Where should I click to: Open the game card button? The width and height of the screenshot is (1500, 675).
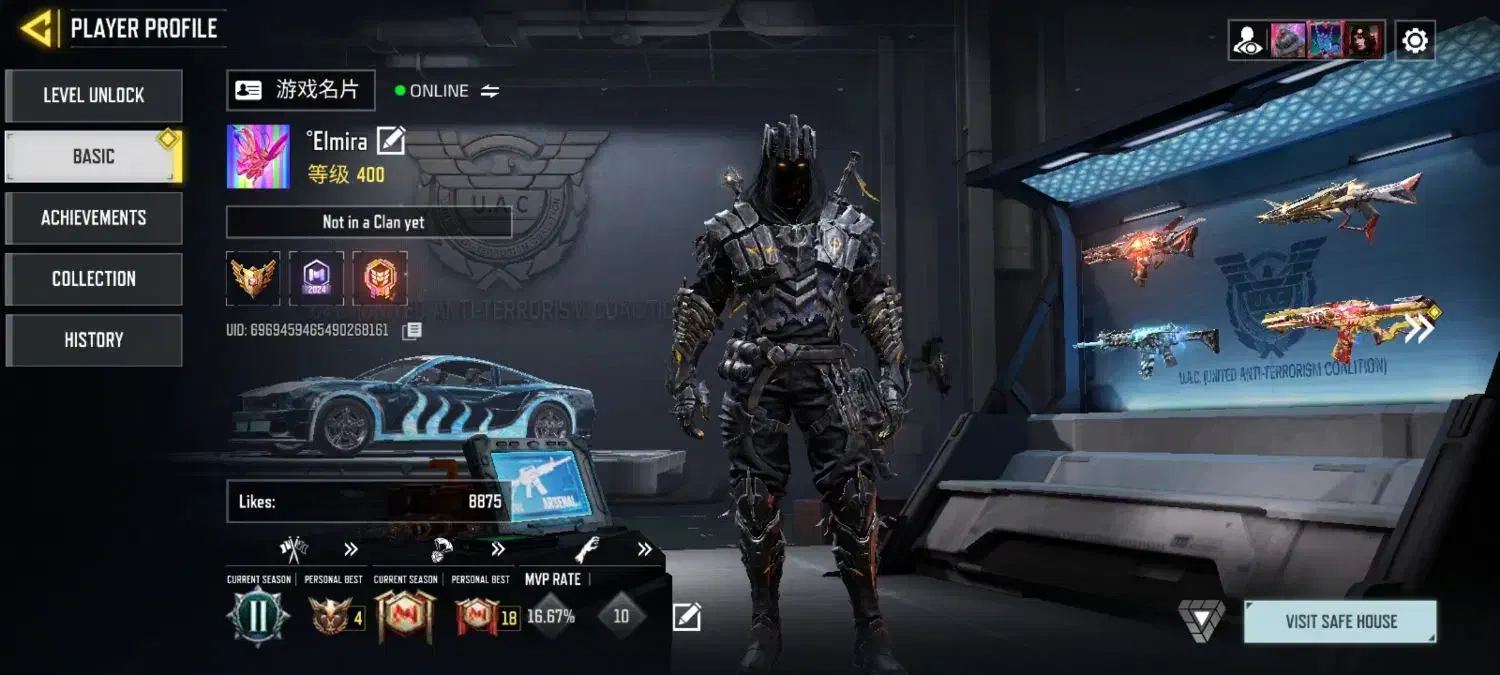(x=300, y=90)
